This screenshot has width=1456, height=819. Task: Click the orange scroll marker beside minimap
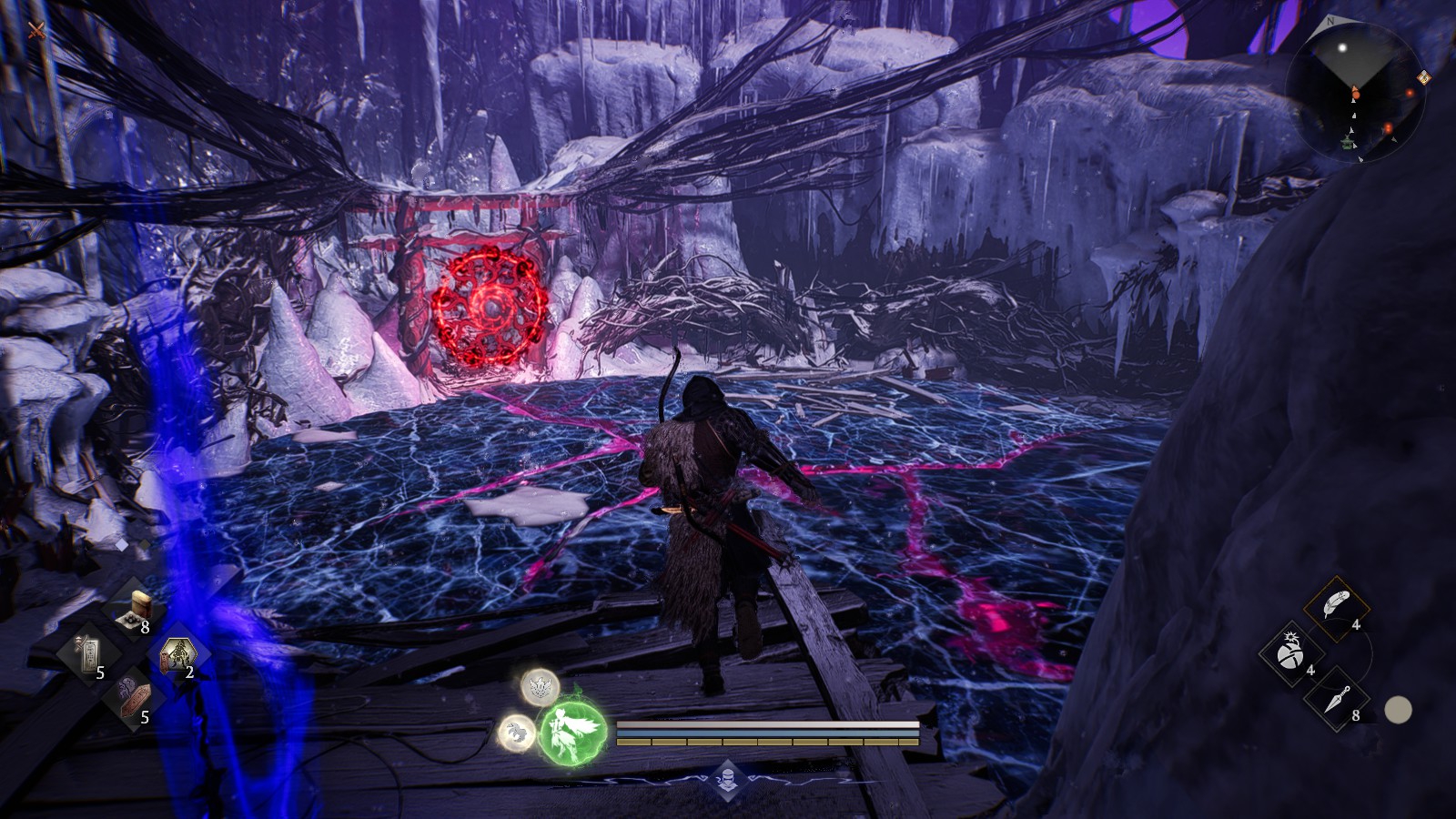(1422, 79)
